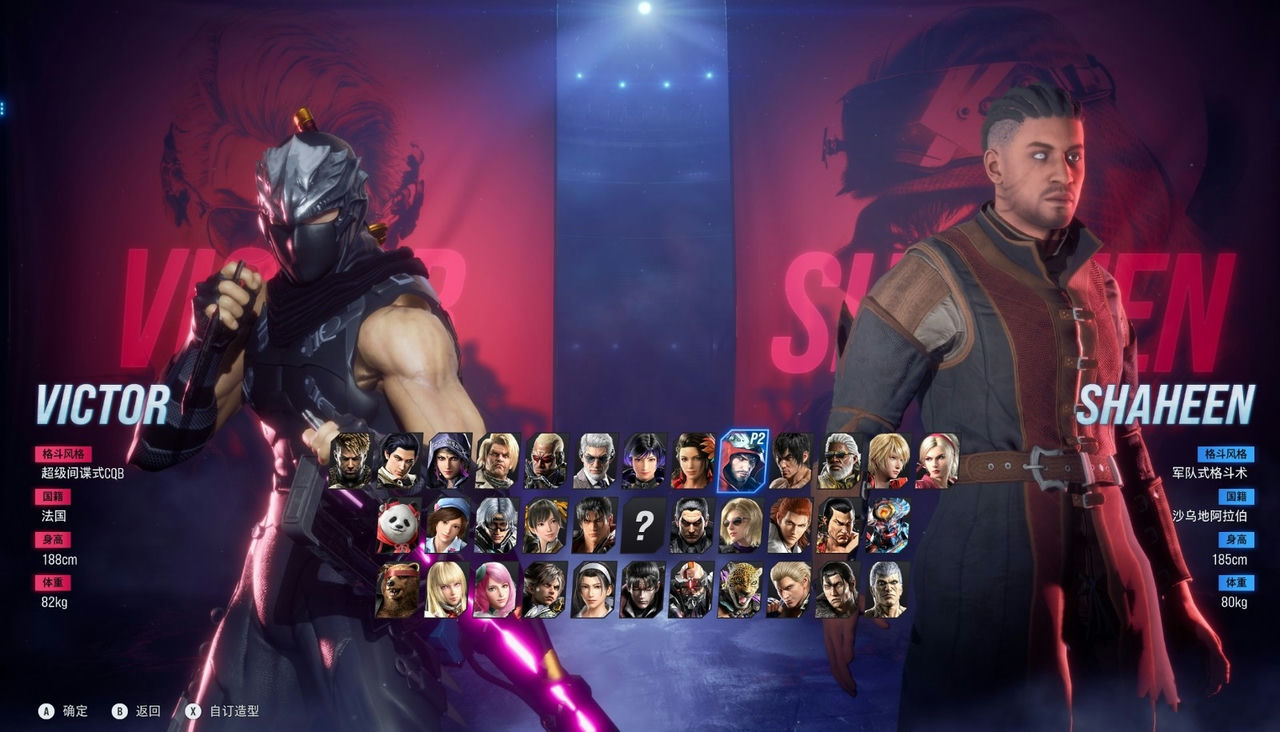The height and width of the screenshot is (732, 1280).
Task: Pick Lee Chaolan's silver-haired portrait
Action: [493, 525]
